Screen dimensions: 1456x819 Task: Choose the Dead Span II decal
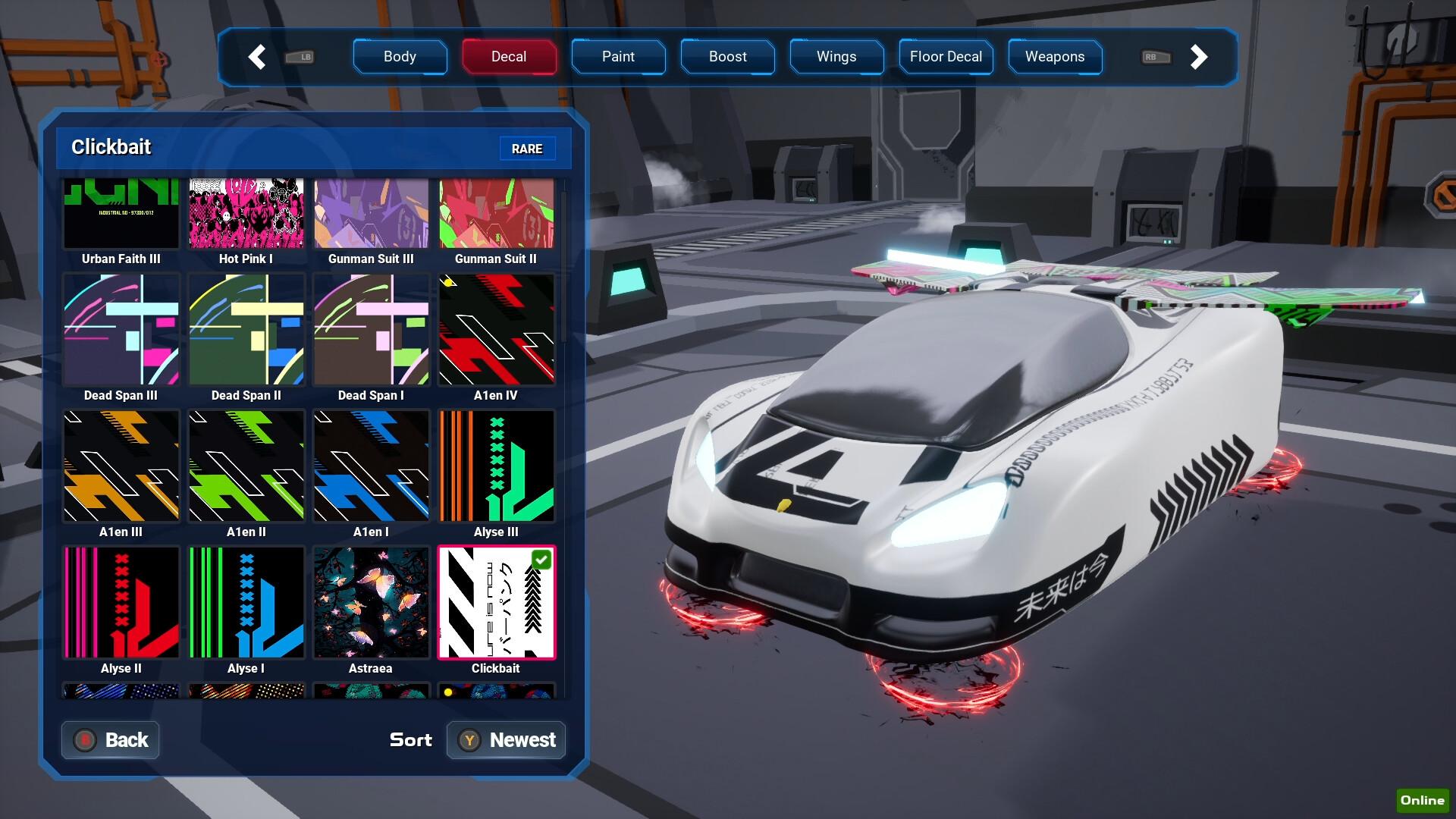coord(246,330)
